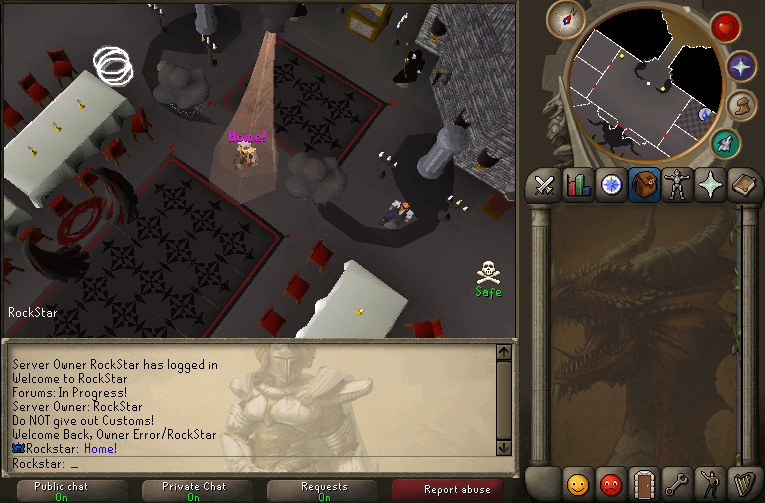
Task: Open the ignore list red face tab
Action: coord(610,485)
